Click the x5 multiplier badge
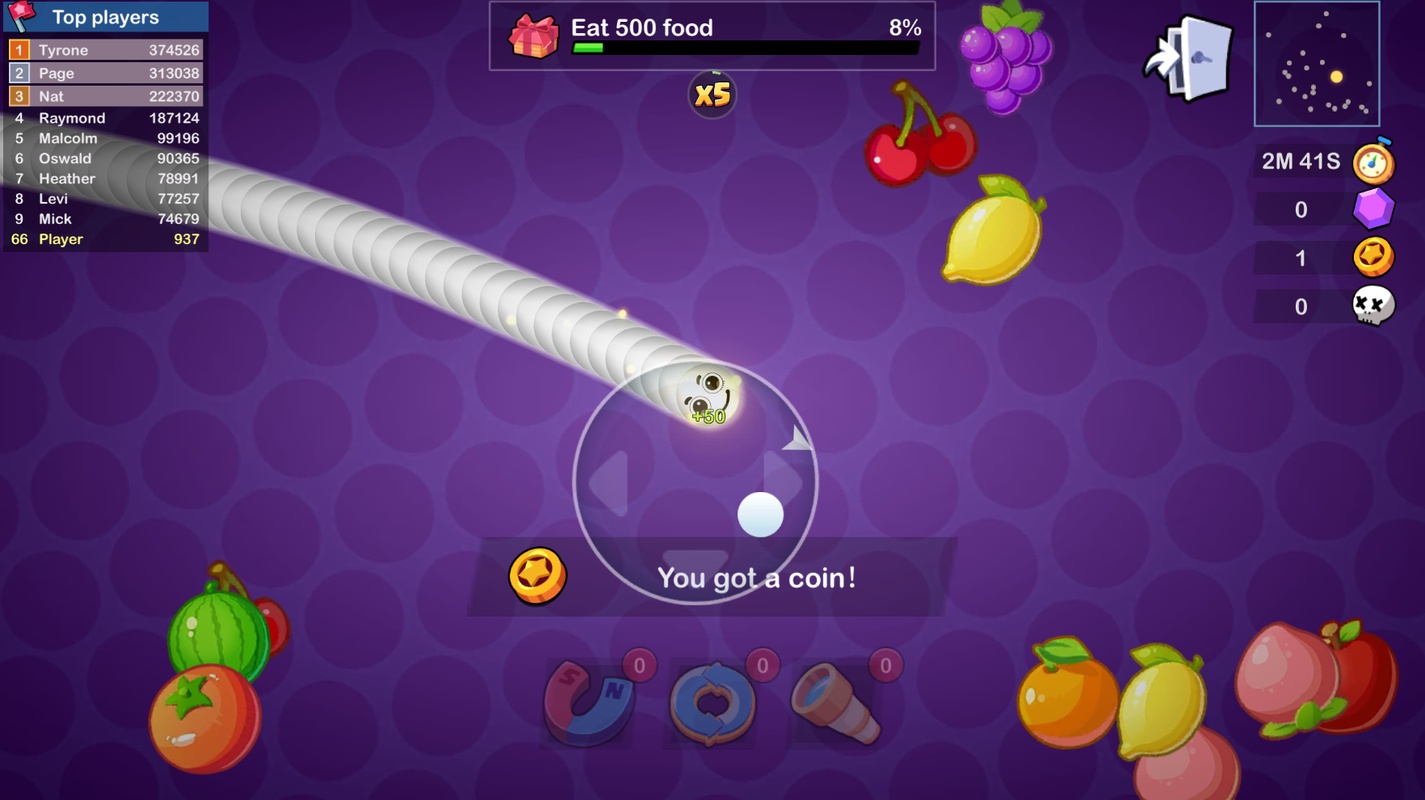The height and width of the screenshot is (800, 1425). tap(712, 95)
